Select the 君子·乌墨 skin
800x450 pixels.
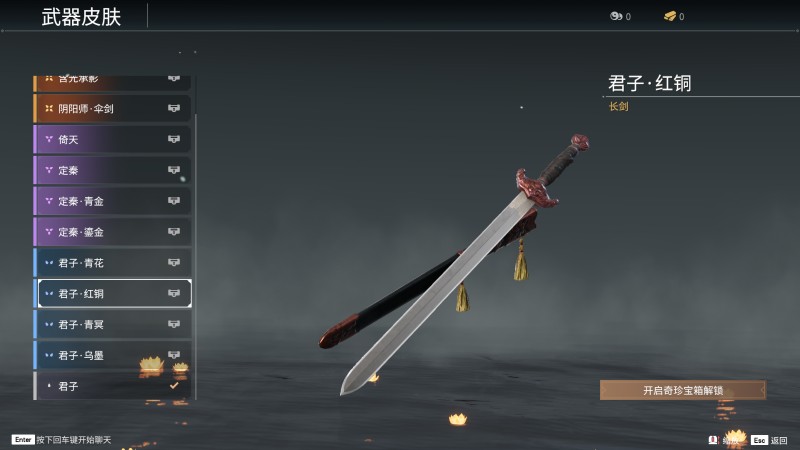[112, 355]
